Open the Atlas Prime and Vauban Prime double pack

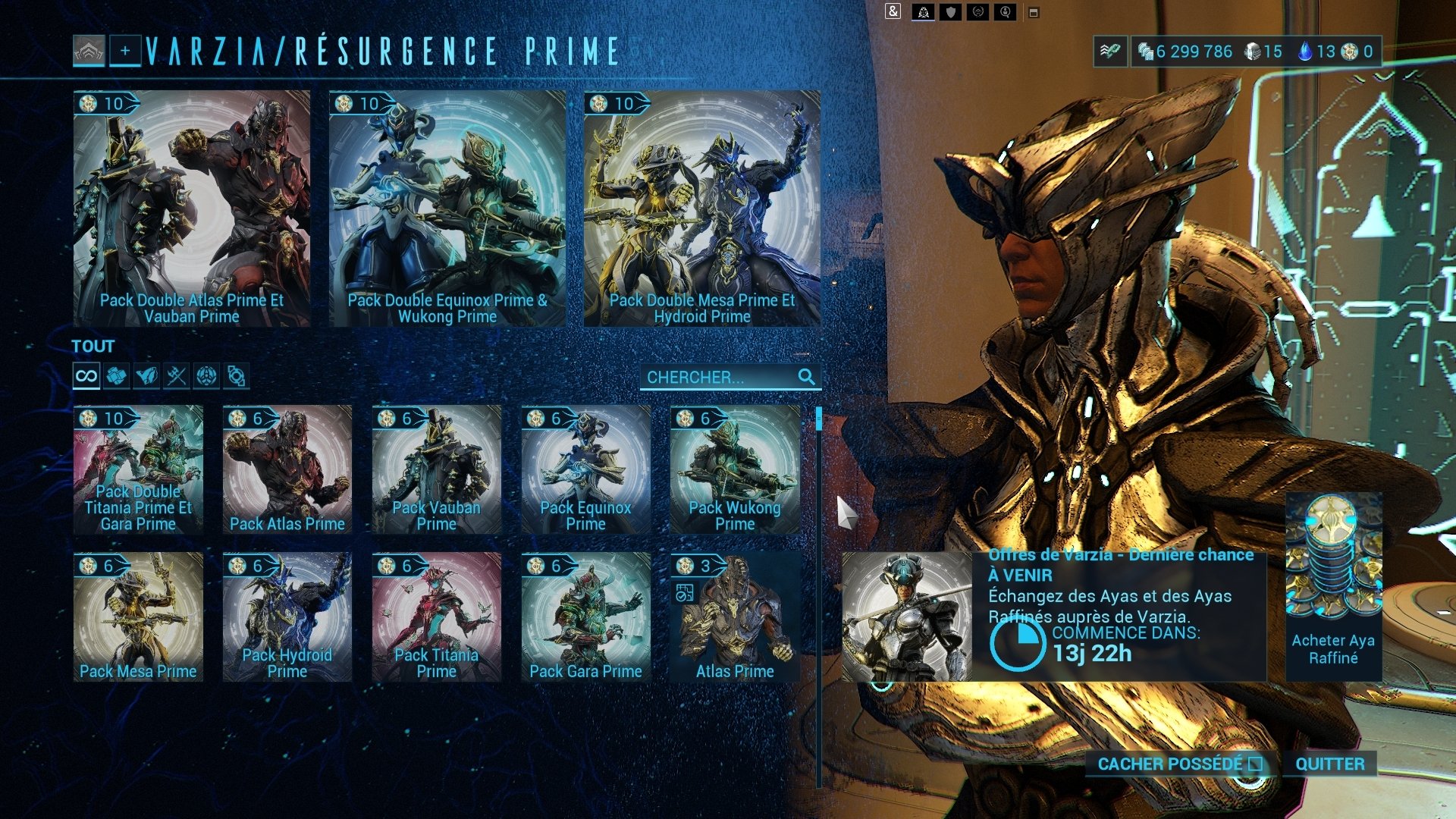click(x=191, y=209)
